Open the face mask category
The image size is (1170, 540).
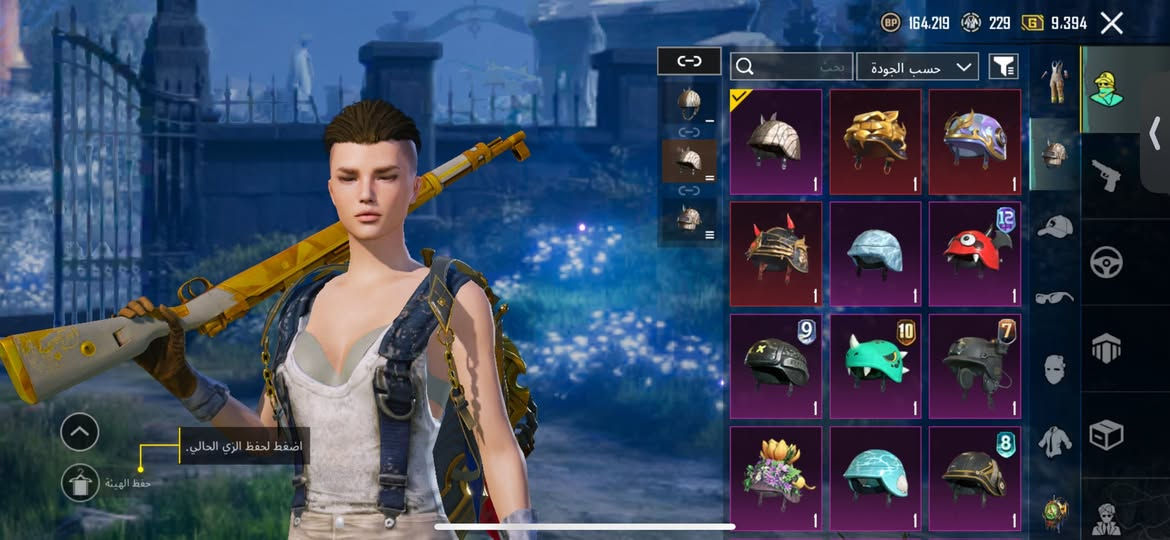(x=1053, y=369)
